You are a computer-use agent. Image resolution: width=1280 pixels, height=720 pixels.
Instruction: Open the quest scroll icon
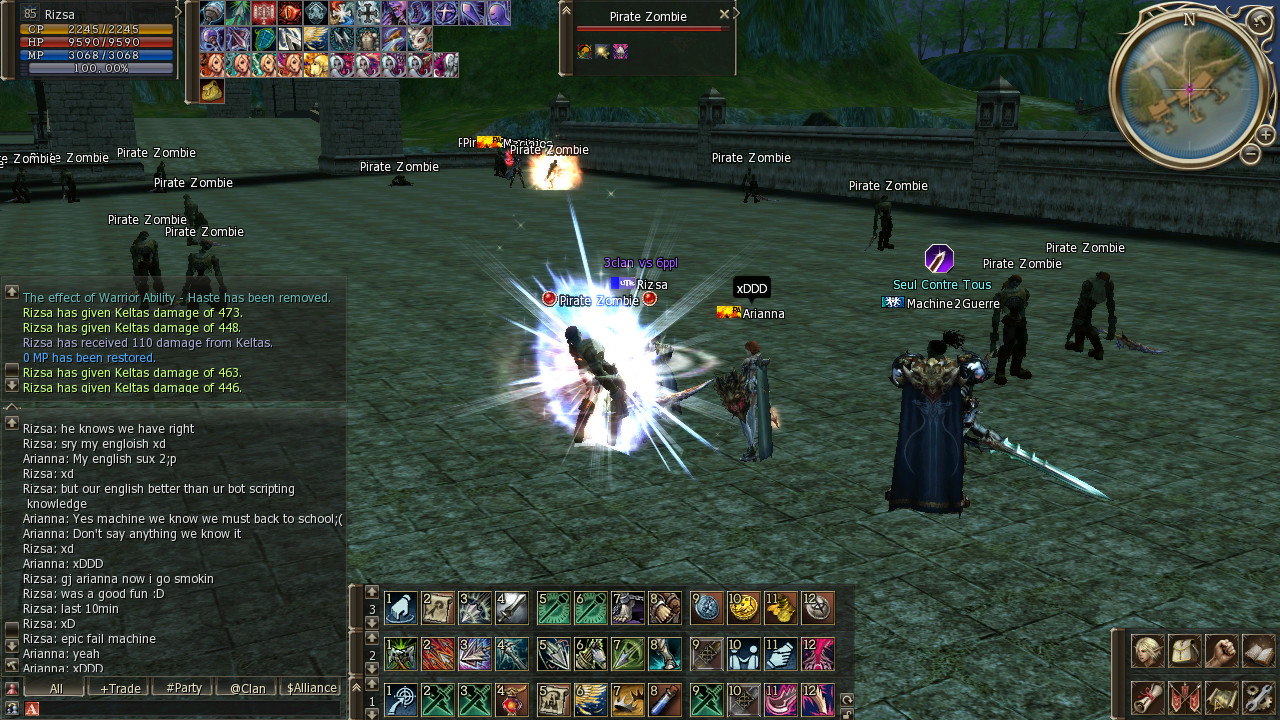tap(1147, 697)
